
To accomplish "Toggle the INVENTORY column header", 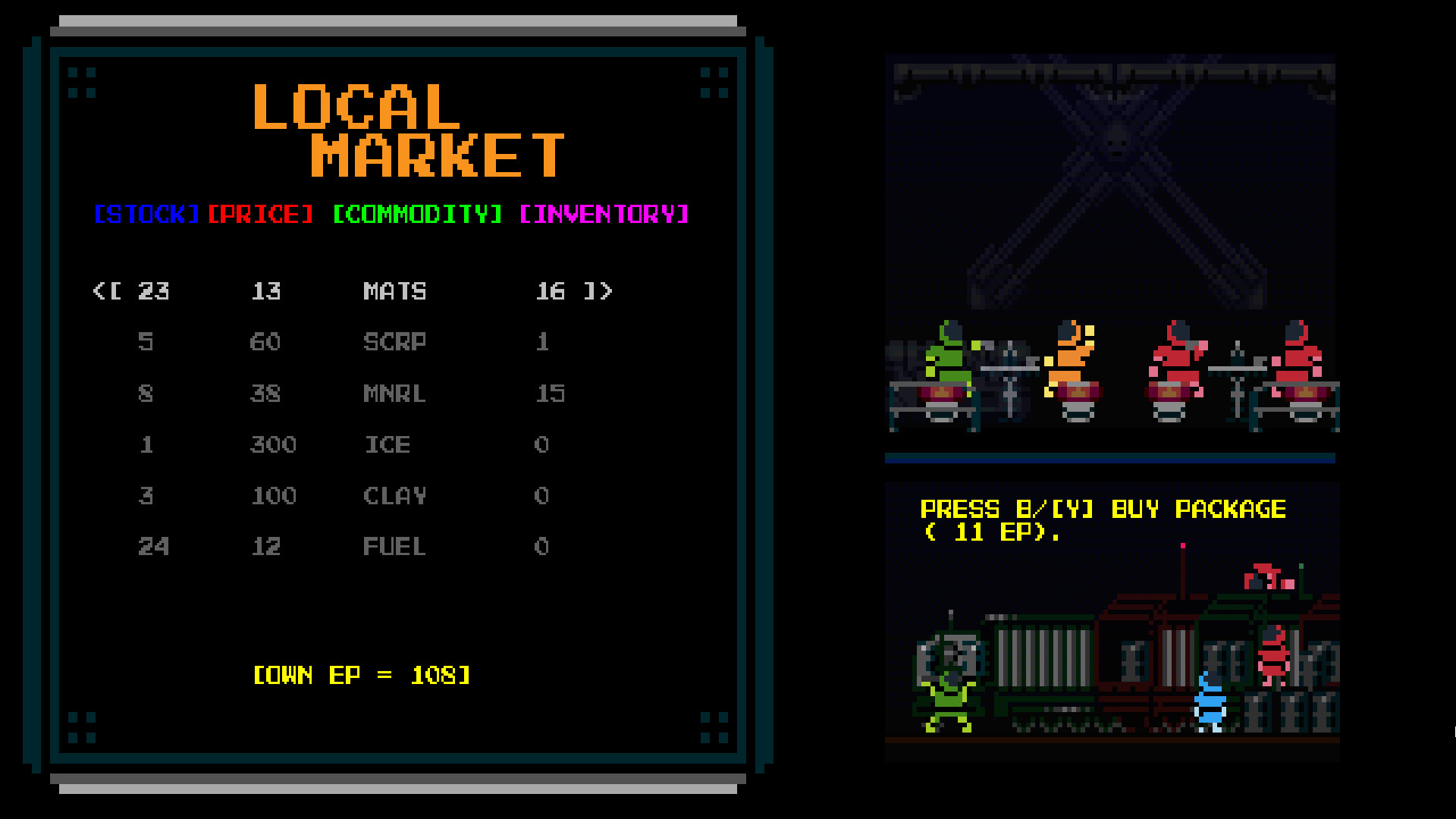I will [x=603, y=215].
